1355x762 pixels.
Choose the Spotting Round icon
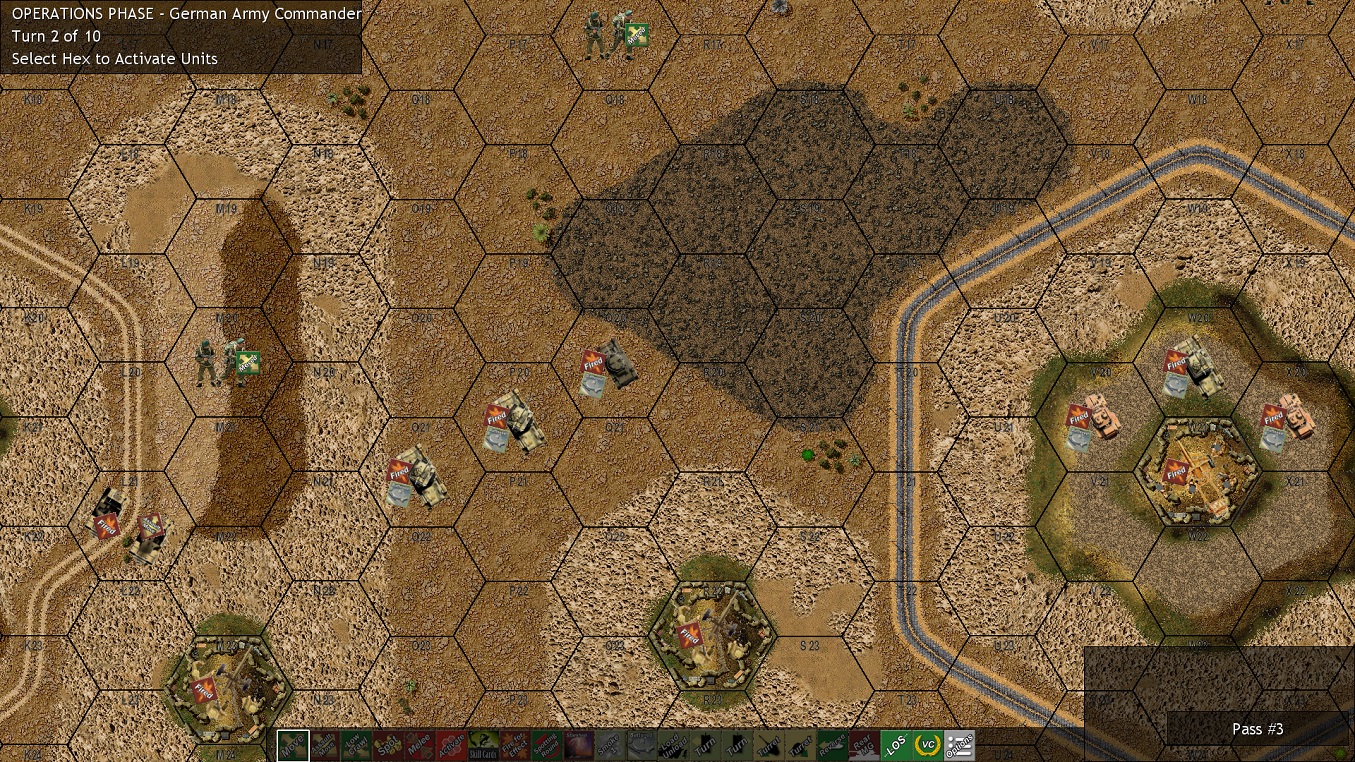click(x=548, y=745)
